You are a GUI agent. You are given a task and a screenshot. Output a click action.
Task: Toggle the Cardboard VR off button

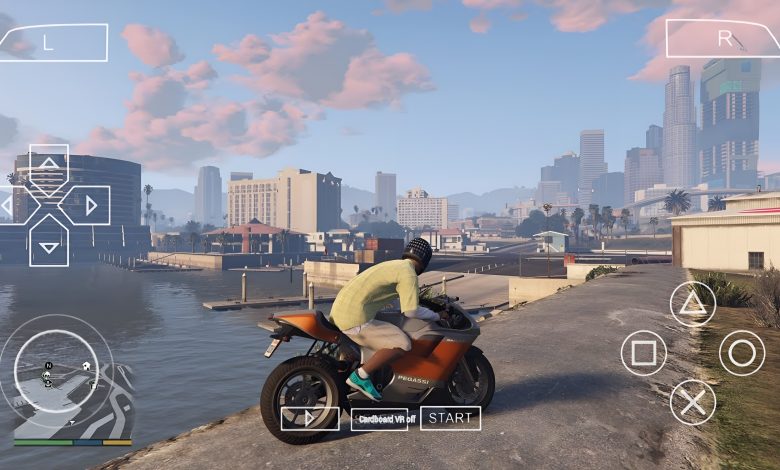point(379,419)
